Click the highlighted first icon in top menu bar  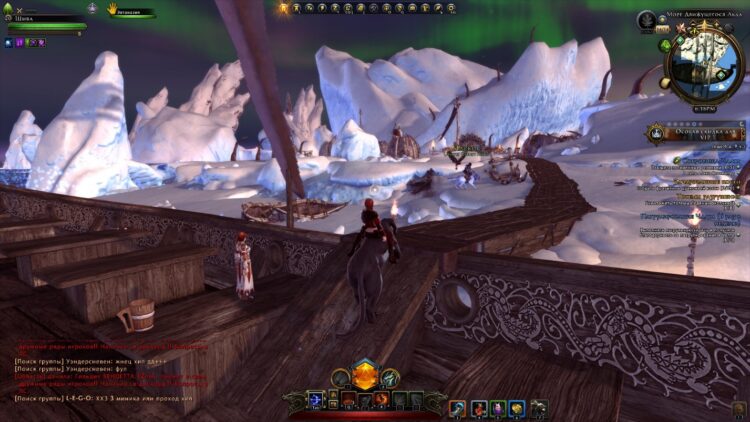click(283, 7)
